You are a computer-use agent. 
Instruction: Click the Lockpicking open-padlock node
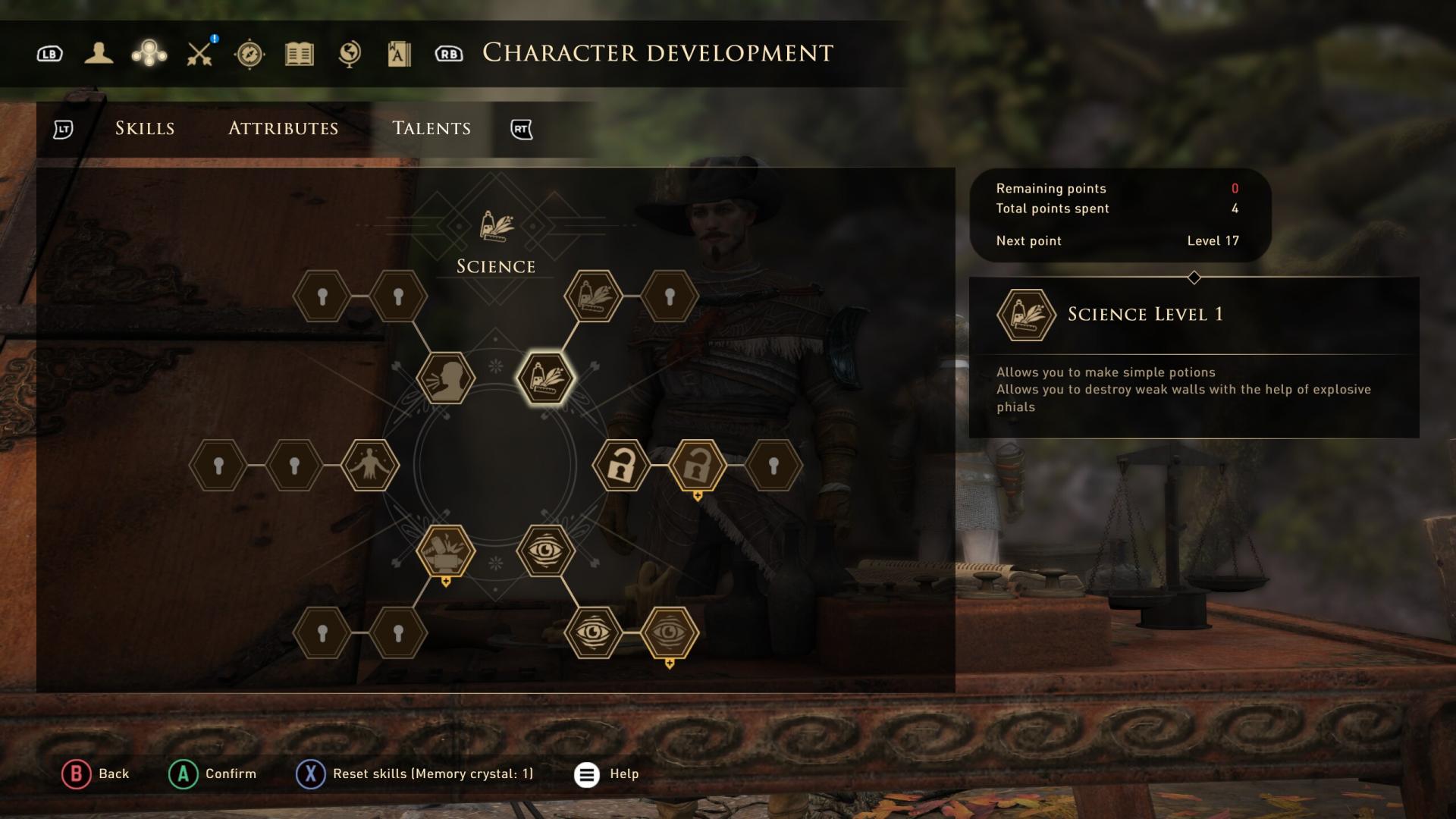click(x=622, y=465)
